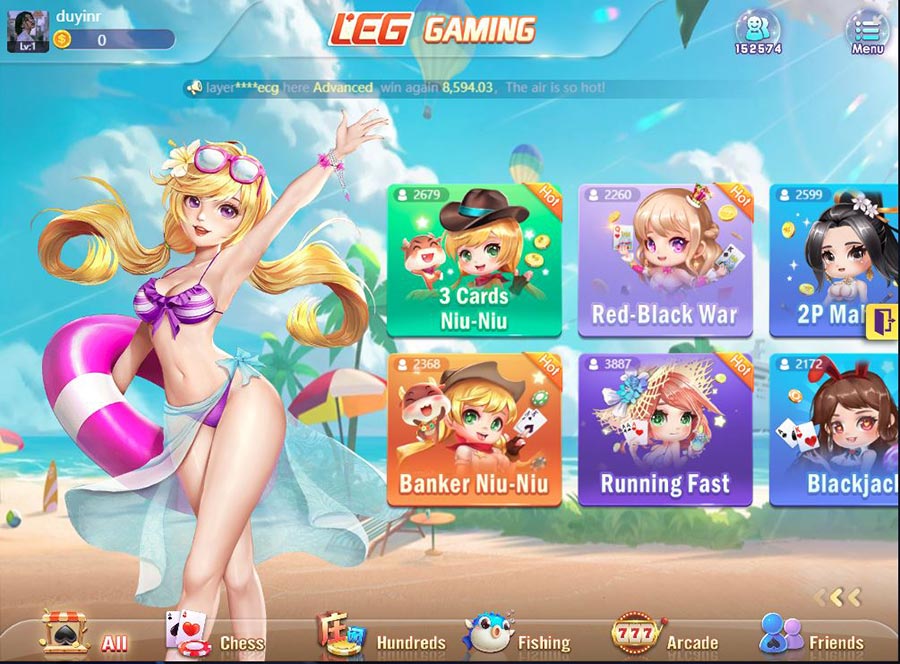
Task: Click the triple arrow scroll indicator
Action: tap(836, 598)
